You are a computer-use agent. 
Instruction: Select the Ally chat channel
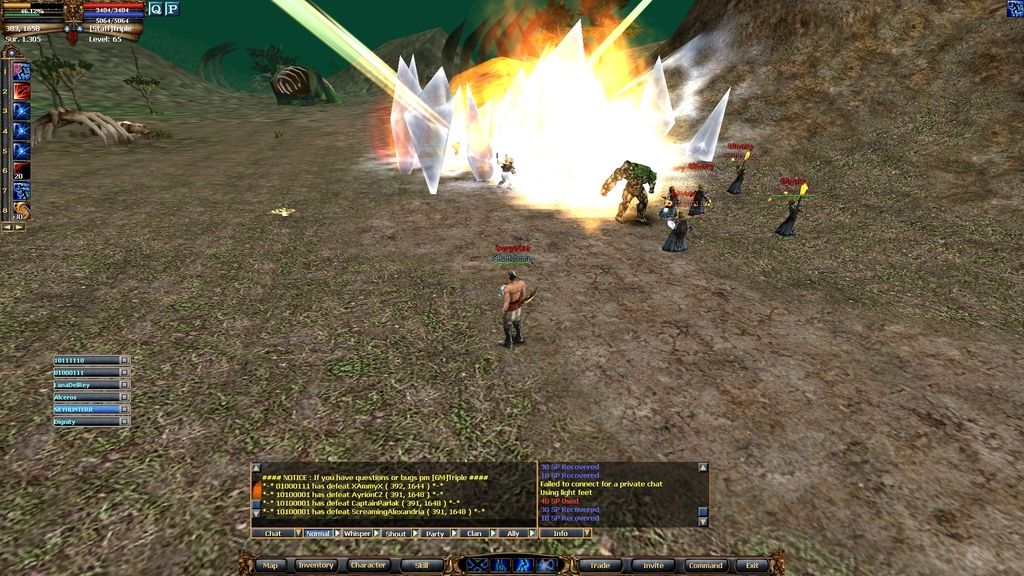tap(513, 534)
